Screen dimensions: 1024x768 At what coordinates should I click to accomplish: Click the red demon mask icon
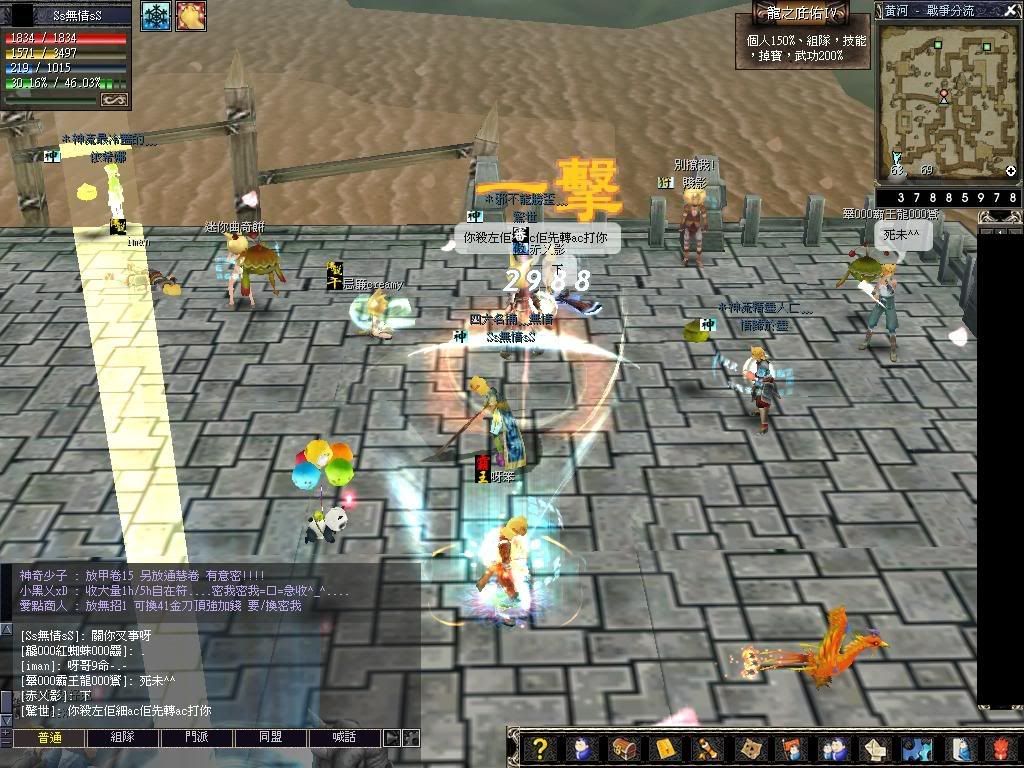1002,748
